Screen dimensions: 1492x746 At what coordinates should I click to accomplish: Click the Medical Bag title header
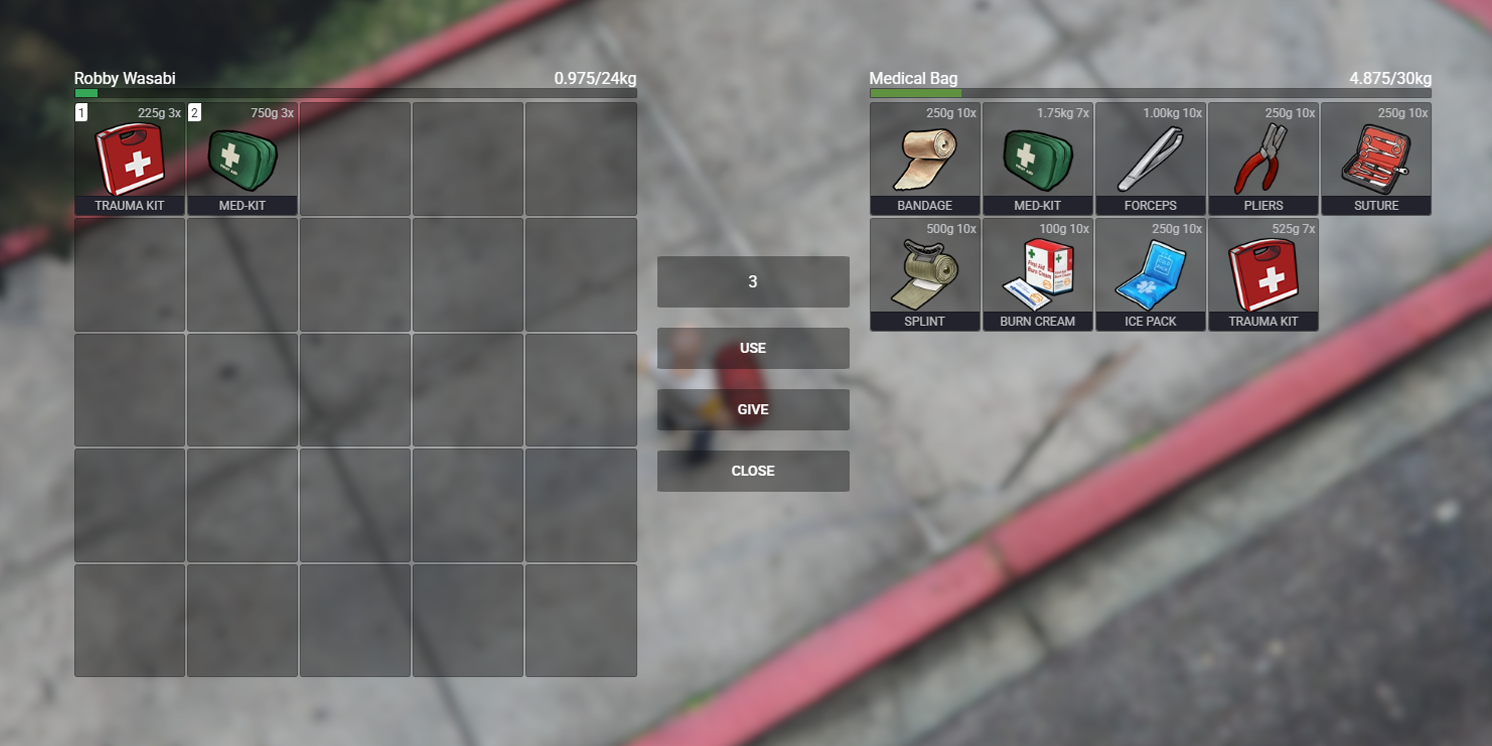tap(914, 77)
